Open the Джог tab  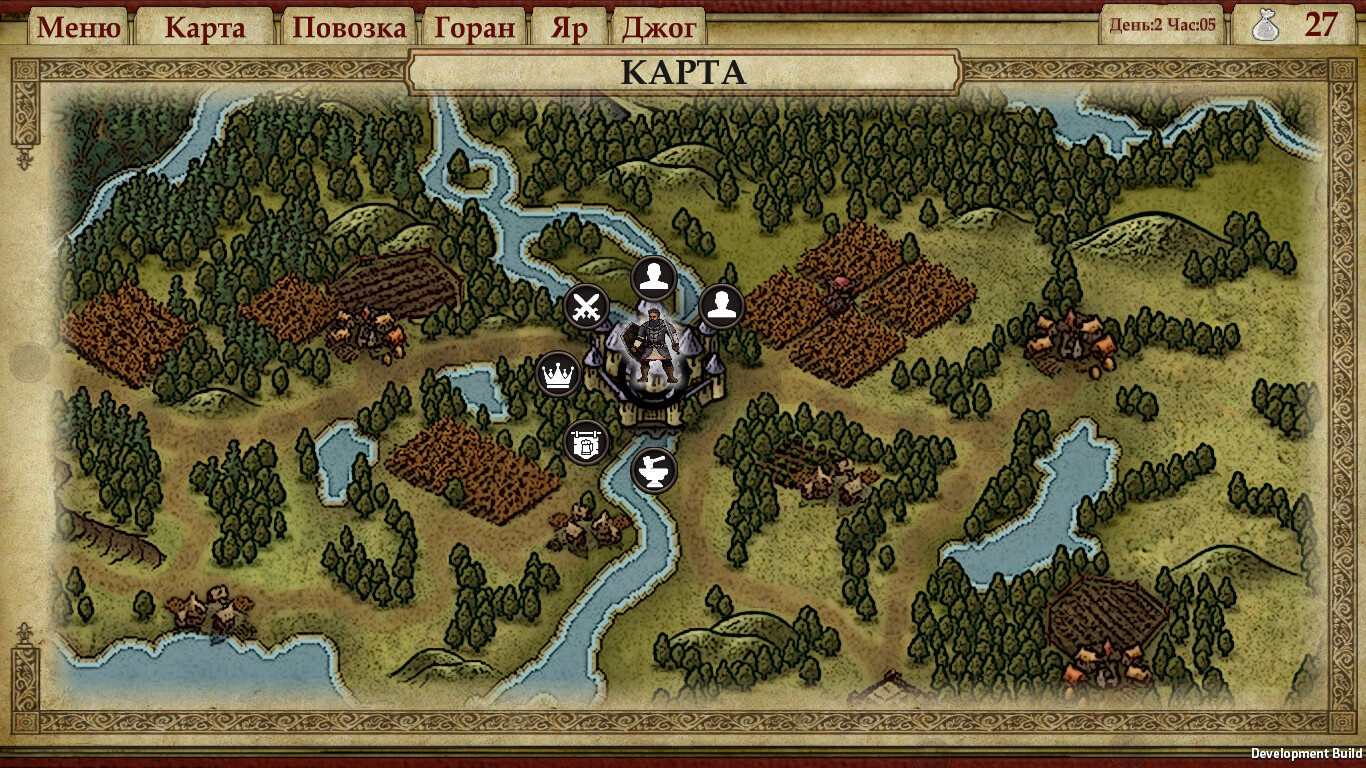click(659, 27)
